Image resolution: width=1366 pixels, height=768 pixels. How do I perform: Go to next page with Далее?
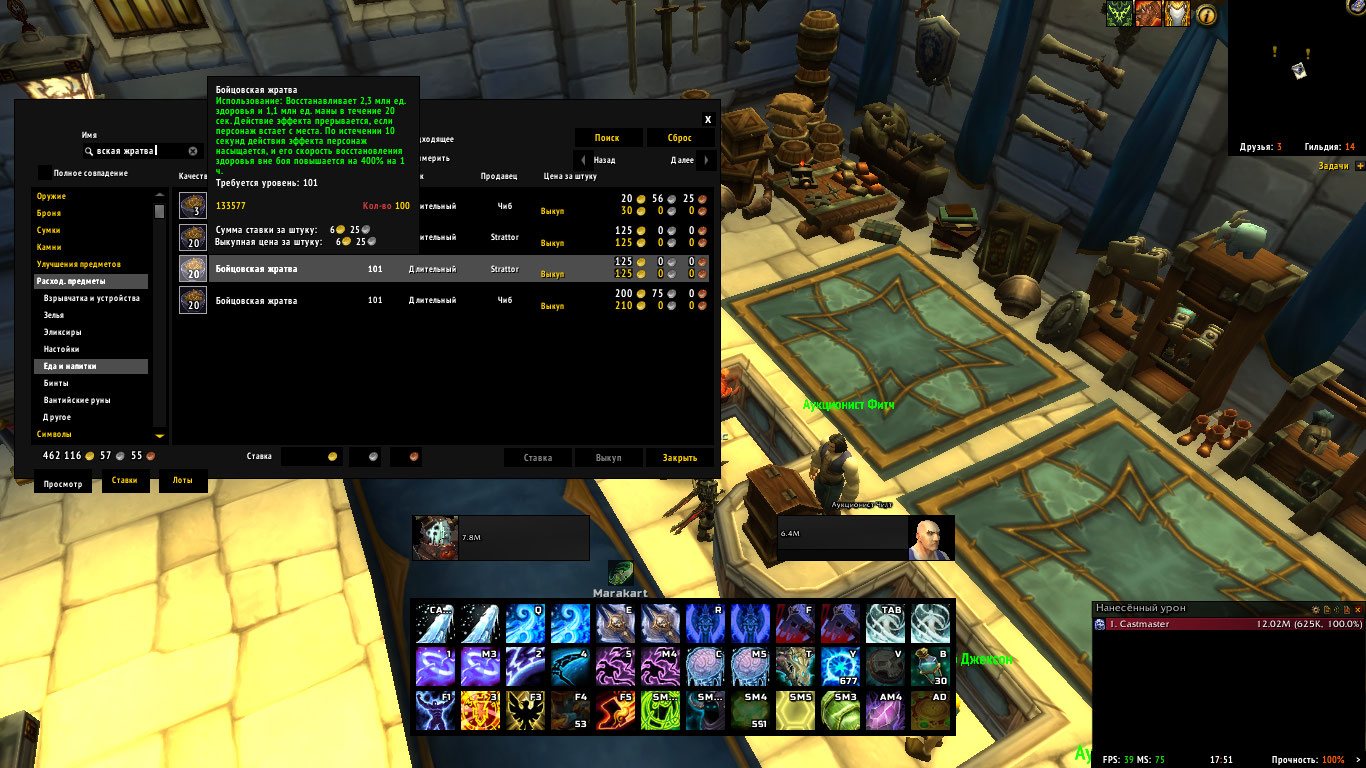690,160
